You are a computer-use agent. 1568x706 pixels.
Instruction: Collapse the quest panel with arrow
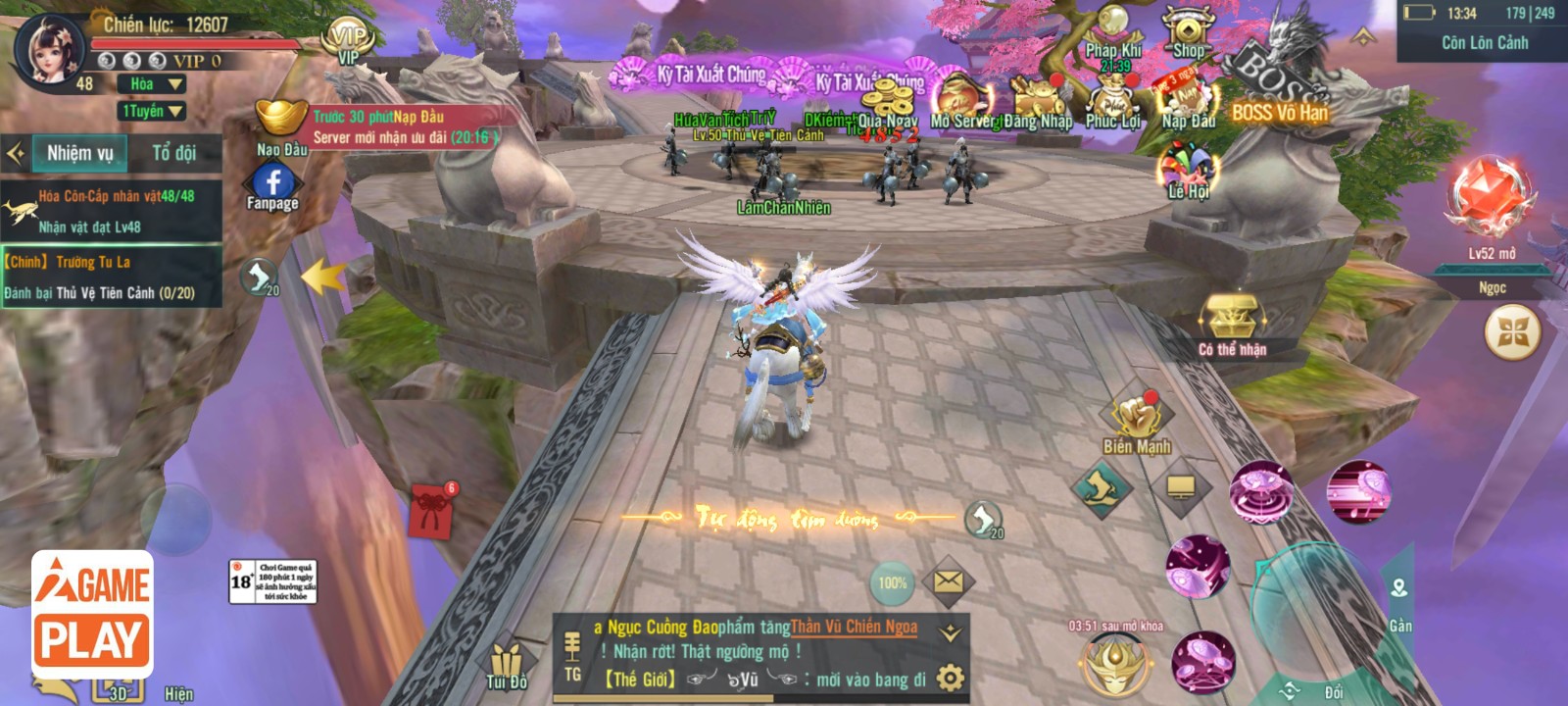pos(16,153)
